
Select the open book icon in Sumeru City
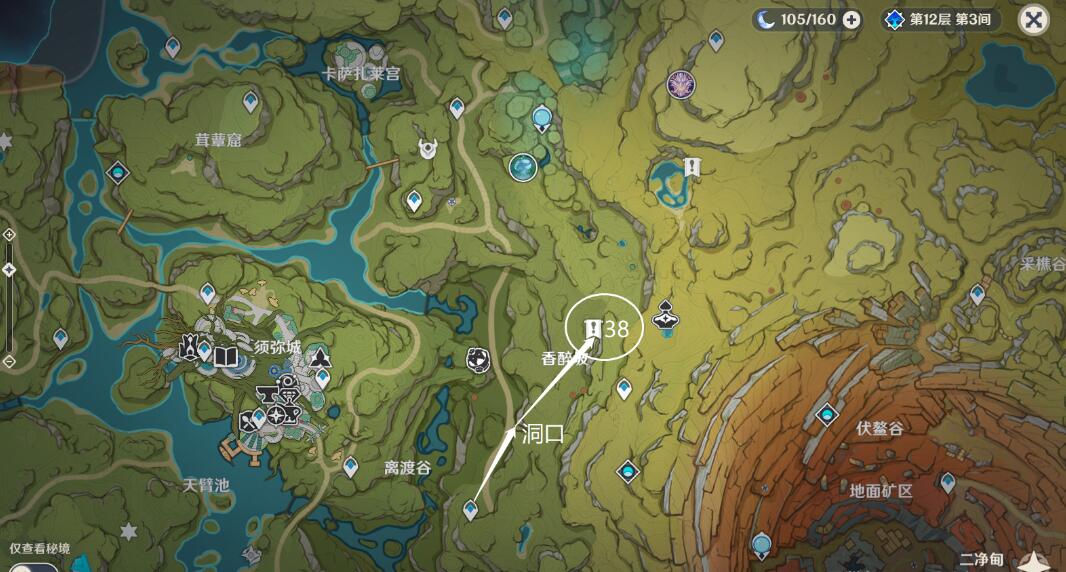[226, 356]
